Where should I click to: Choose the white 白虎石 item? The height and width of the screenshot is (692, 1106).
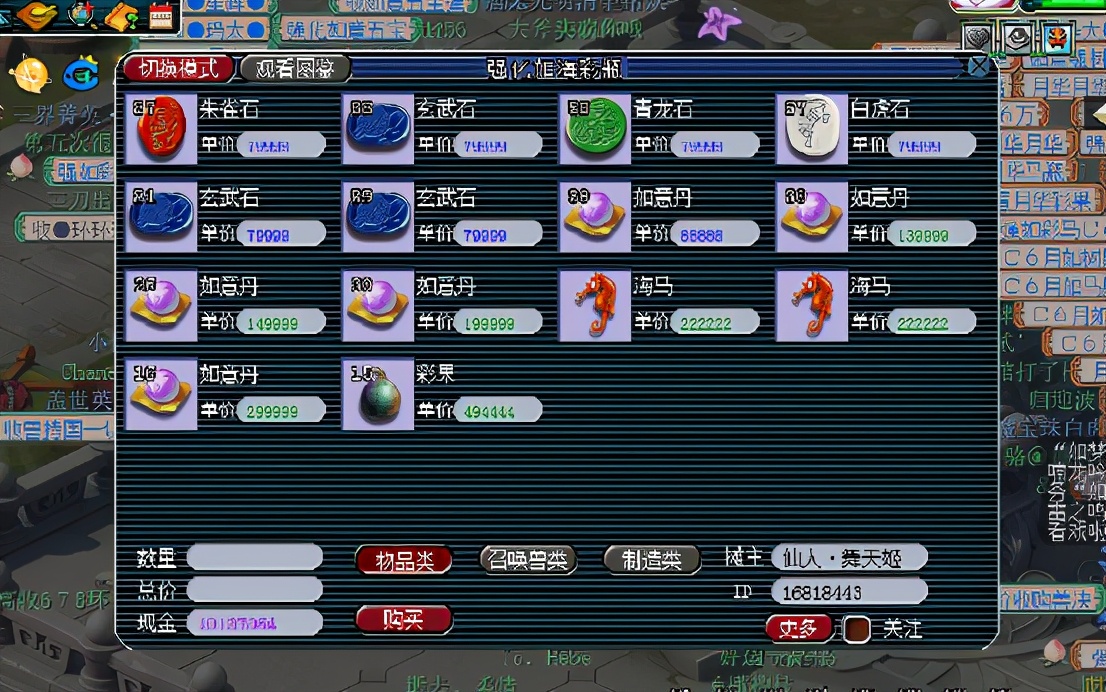click(811, 130)
